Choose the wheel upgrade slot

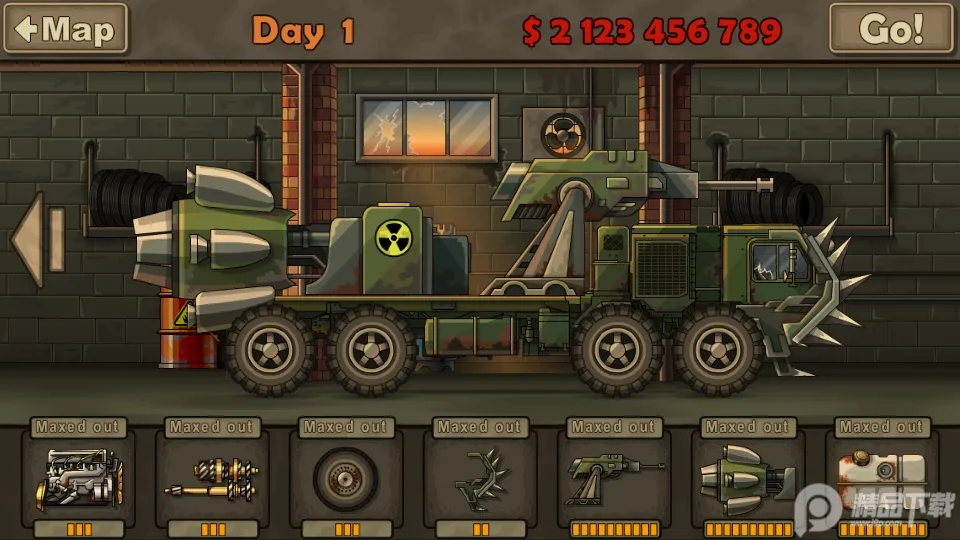(x=346, y=479)
